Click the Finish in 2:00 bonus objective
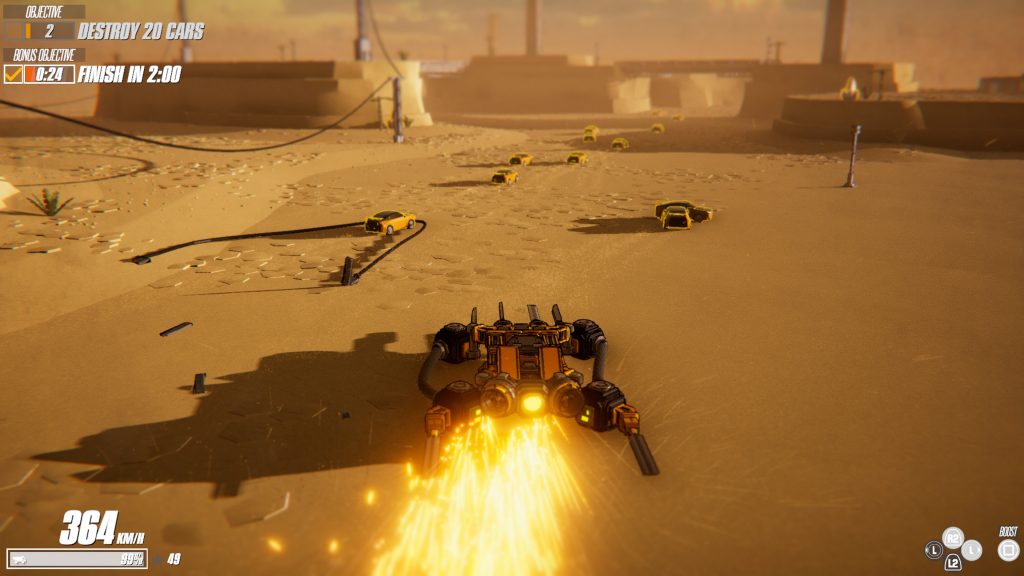The image size is (1024, 576). tap(129, 74)
